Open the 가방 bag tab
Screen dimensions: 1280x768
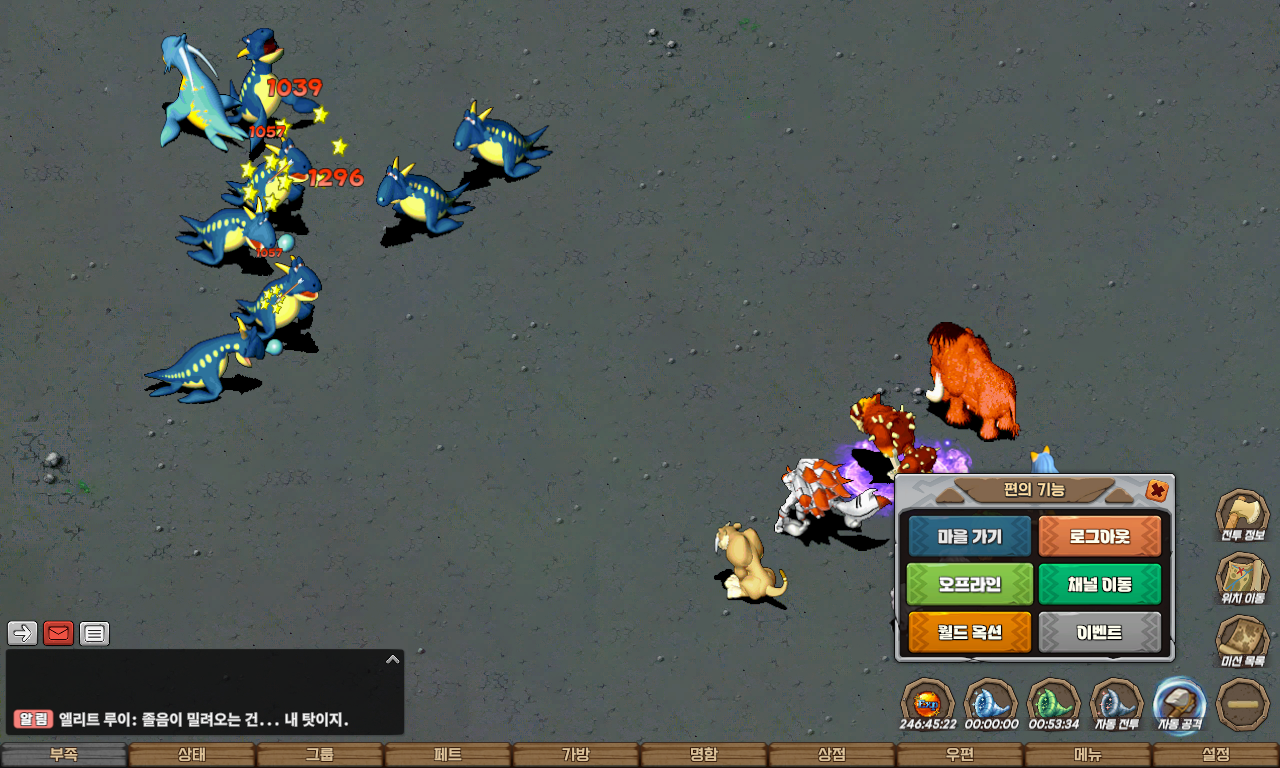point(575,755)
